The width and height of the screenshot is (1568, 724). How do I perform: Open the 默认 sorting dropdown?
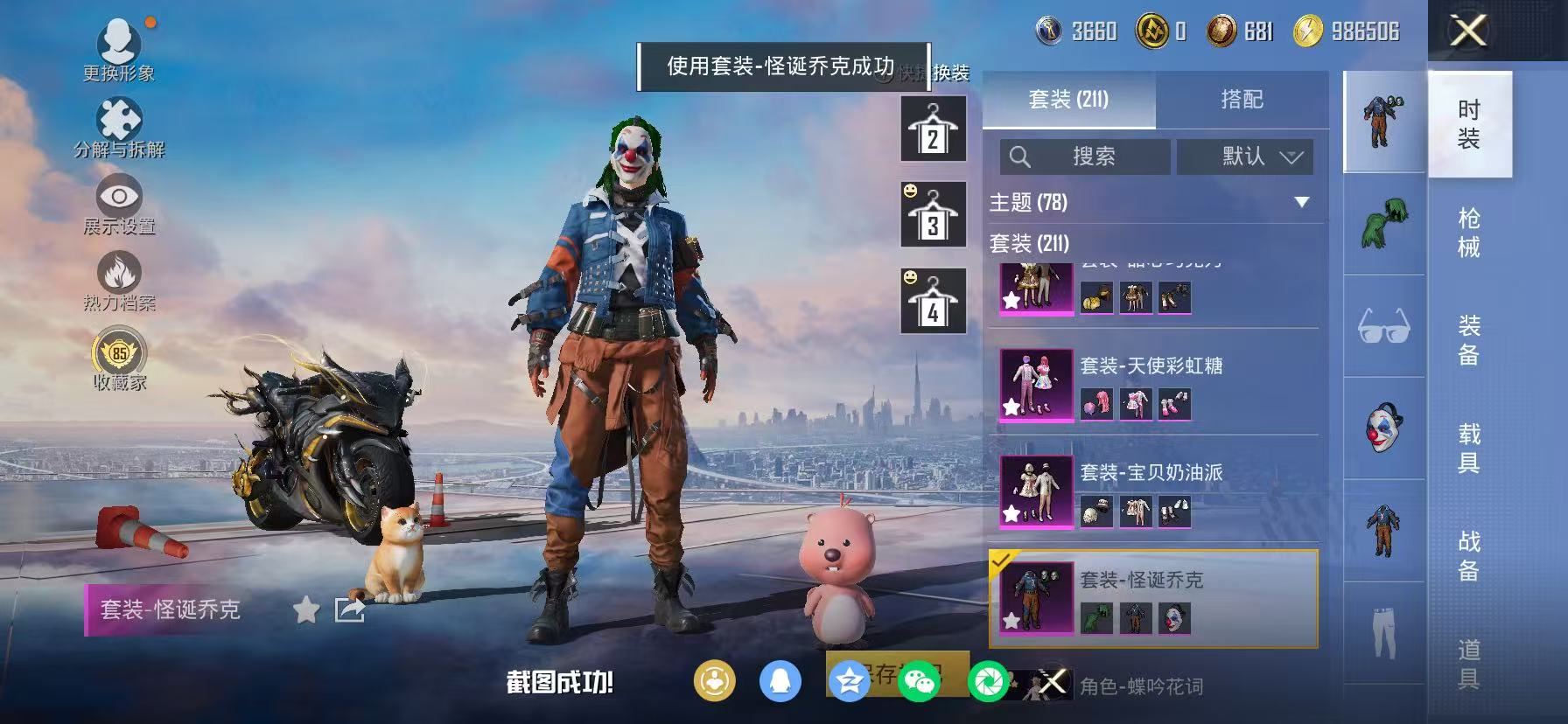1242,157
